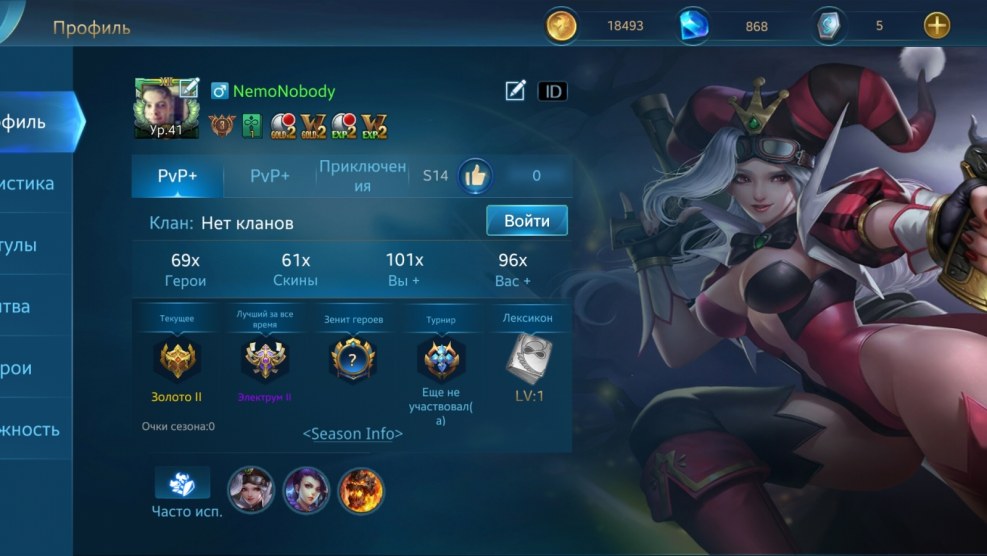
Task: Show the 61x Скины skin collection
Action: point(296,270)
